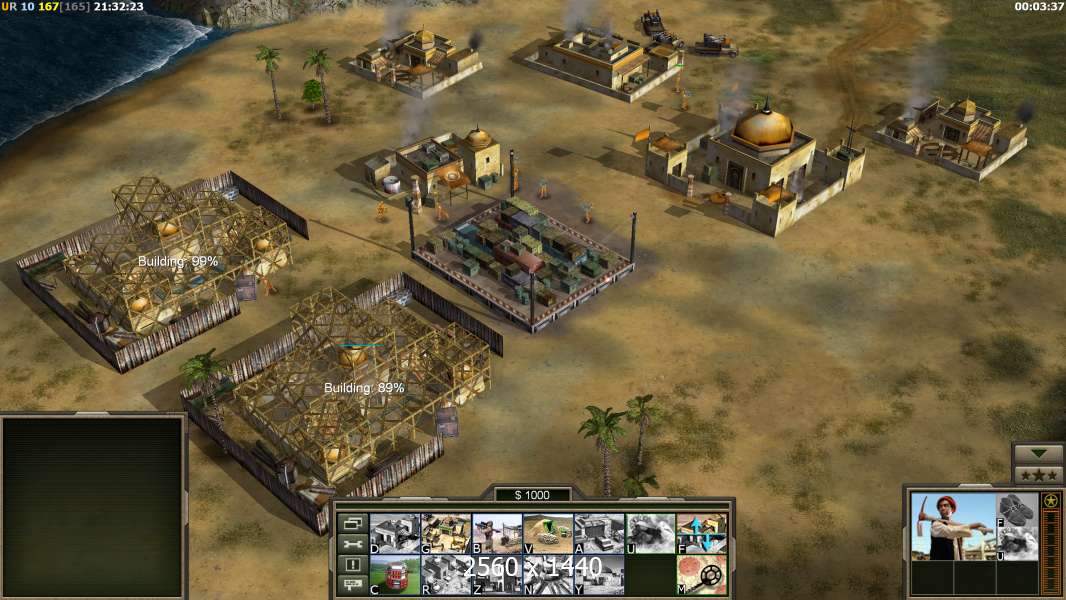Viewport: 1066px width, 600px height.
Task: Select the build icon with hotkey D
Action: tap(395, 533)
